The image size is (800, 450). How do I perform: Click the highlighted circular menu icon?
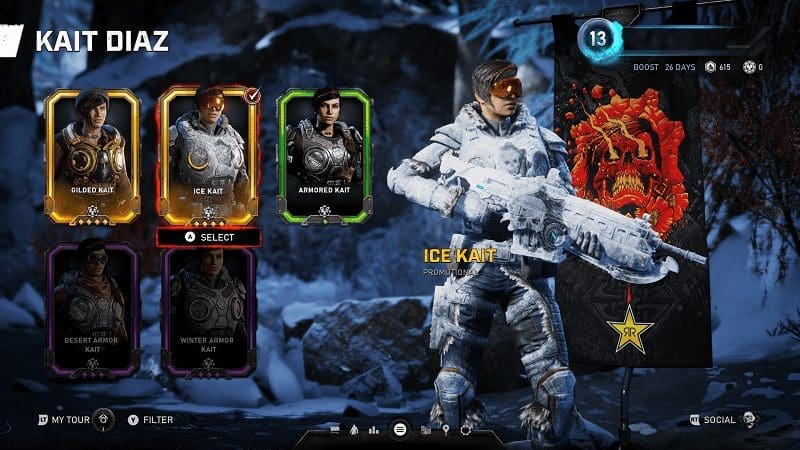pyautogui.click(x=399, y=429)
